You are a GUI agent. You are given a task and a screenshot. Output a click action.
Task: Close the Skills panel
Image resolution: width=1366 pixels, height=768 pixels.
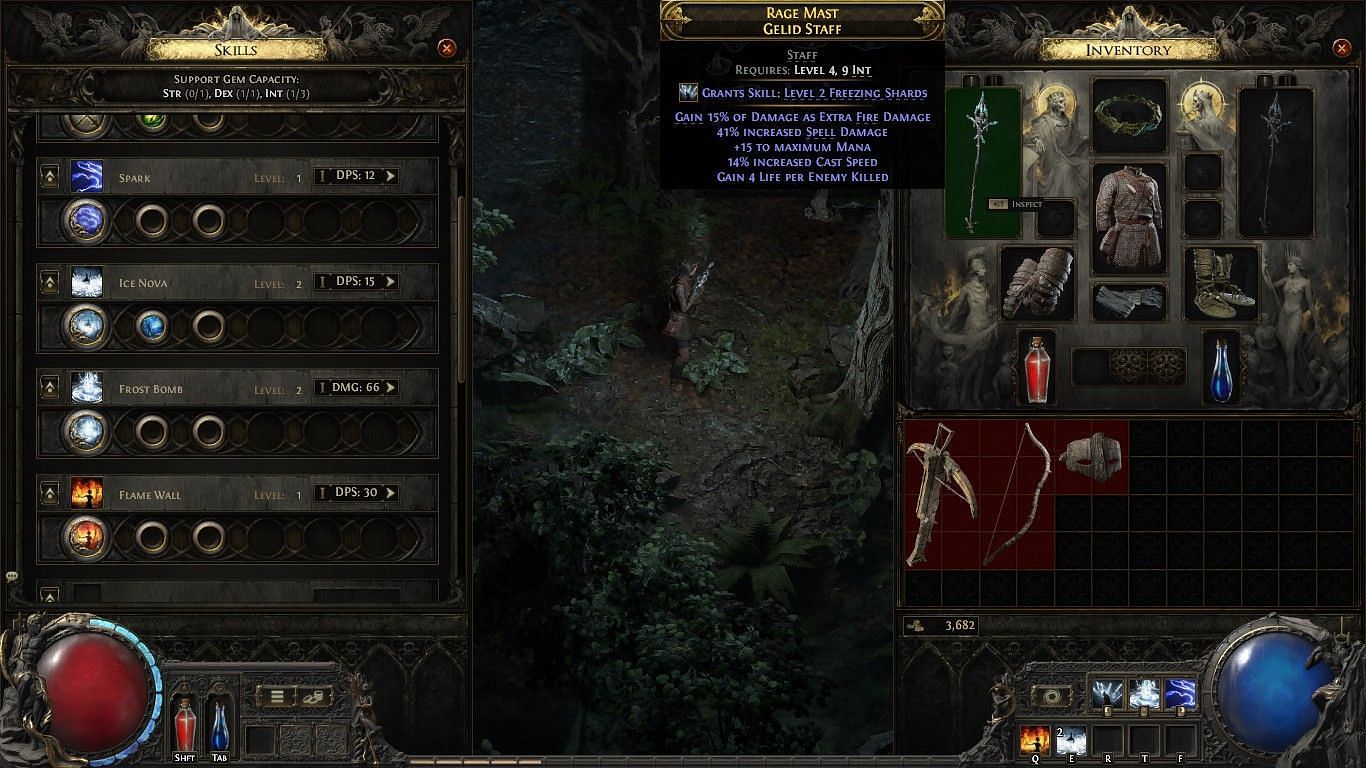[x=447, y=48]
